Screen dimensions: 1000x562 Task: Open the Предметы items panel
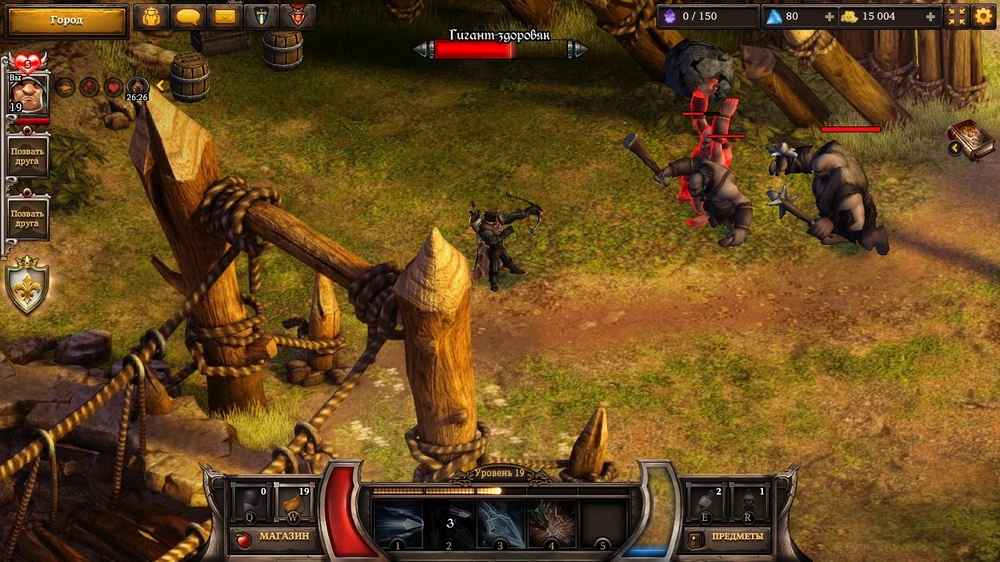click(728, 537)
